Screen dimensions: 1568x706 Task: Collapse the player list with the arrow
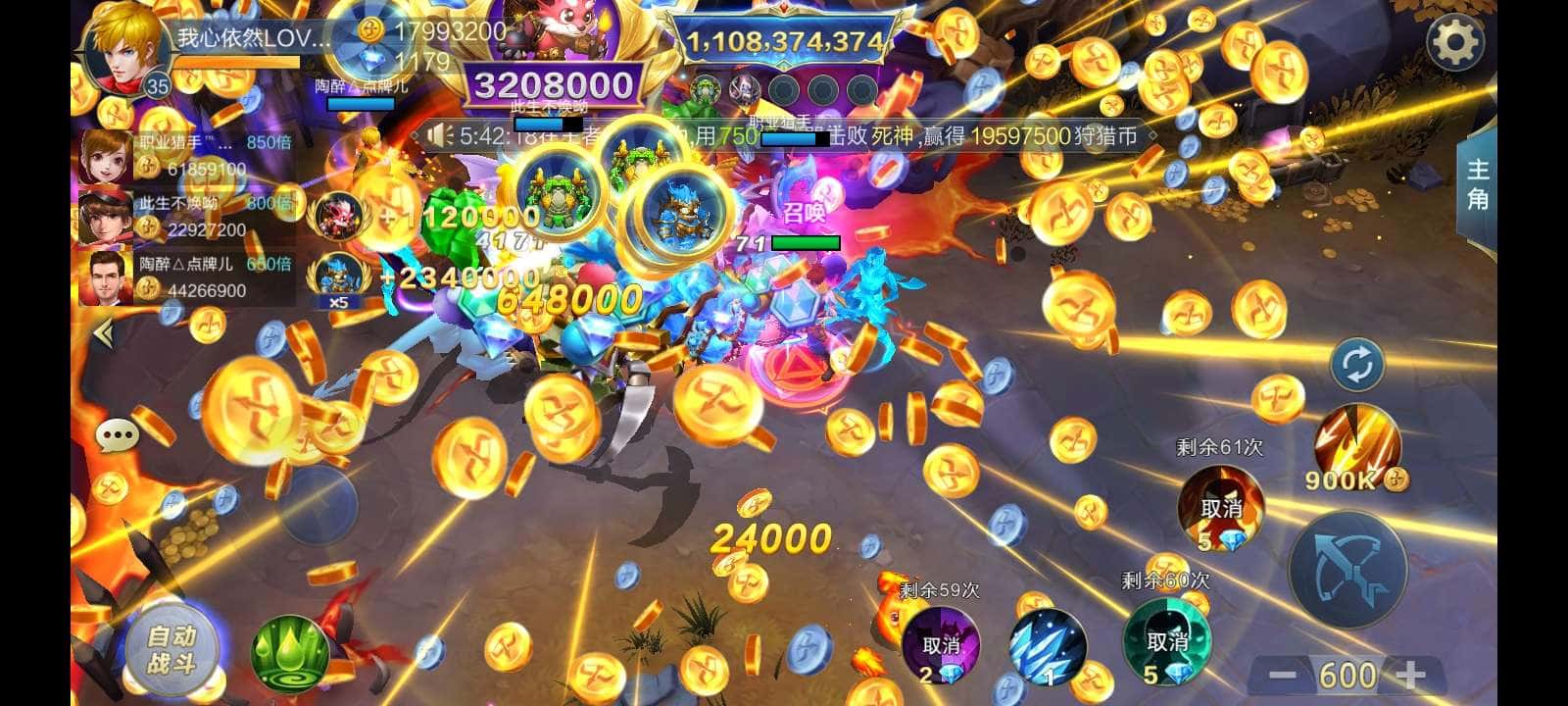[x=103, y=334]
